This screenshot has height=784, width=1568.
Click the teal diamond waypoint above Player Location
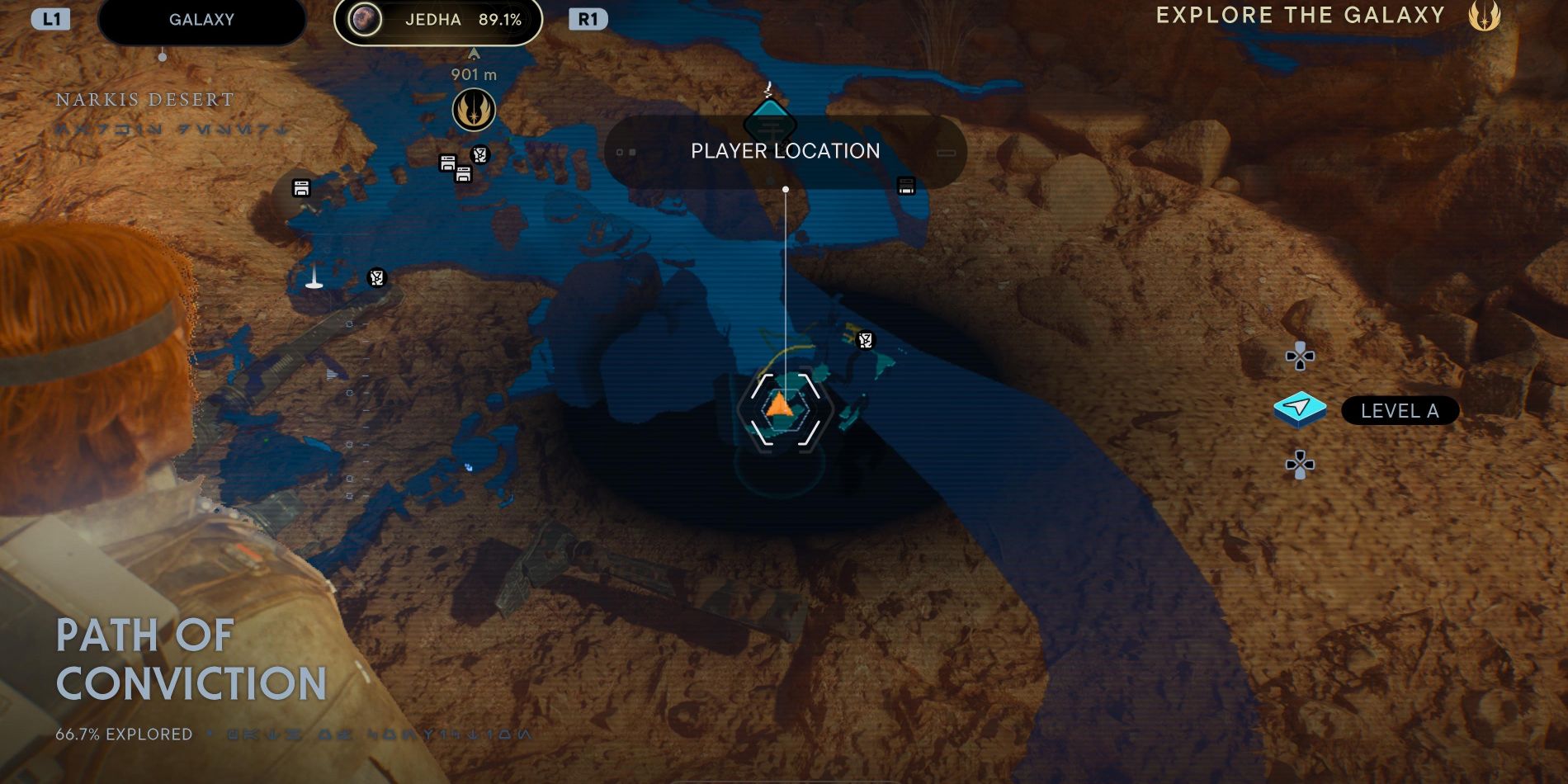click(x=770, y=120)
